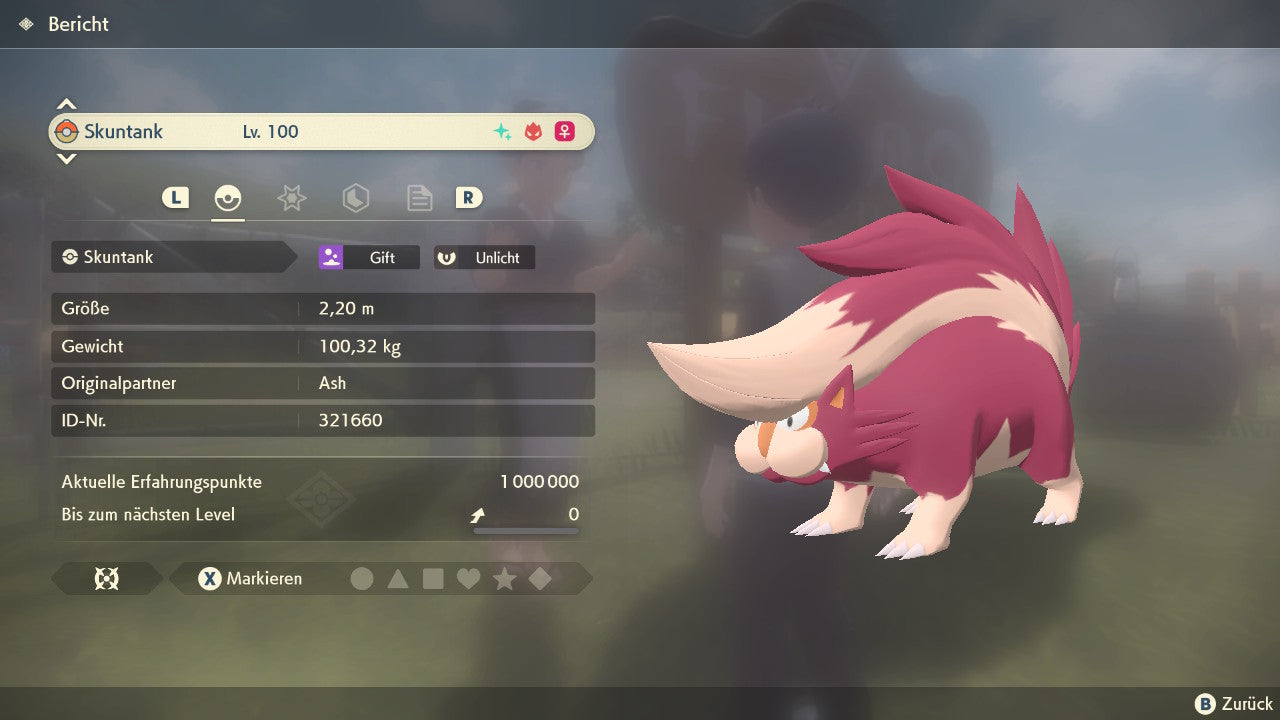
Task: Click the crossed-circle icon beside Markieren
Action: tap(106, 578)
